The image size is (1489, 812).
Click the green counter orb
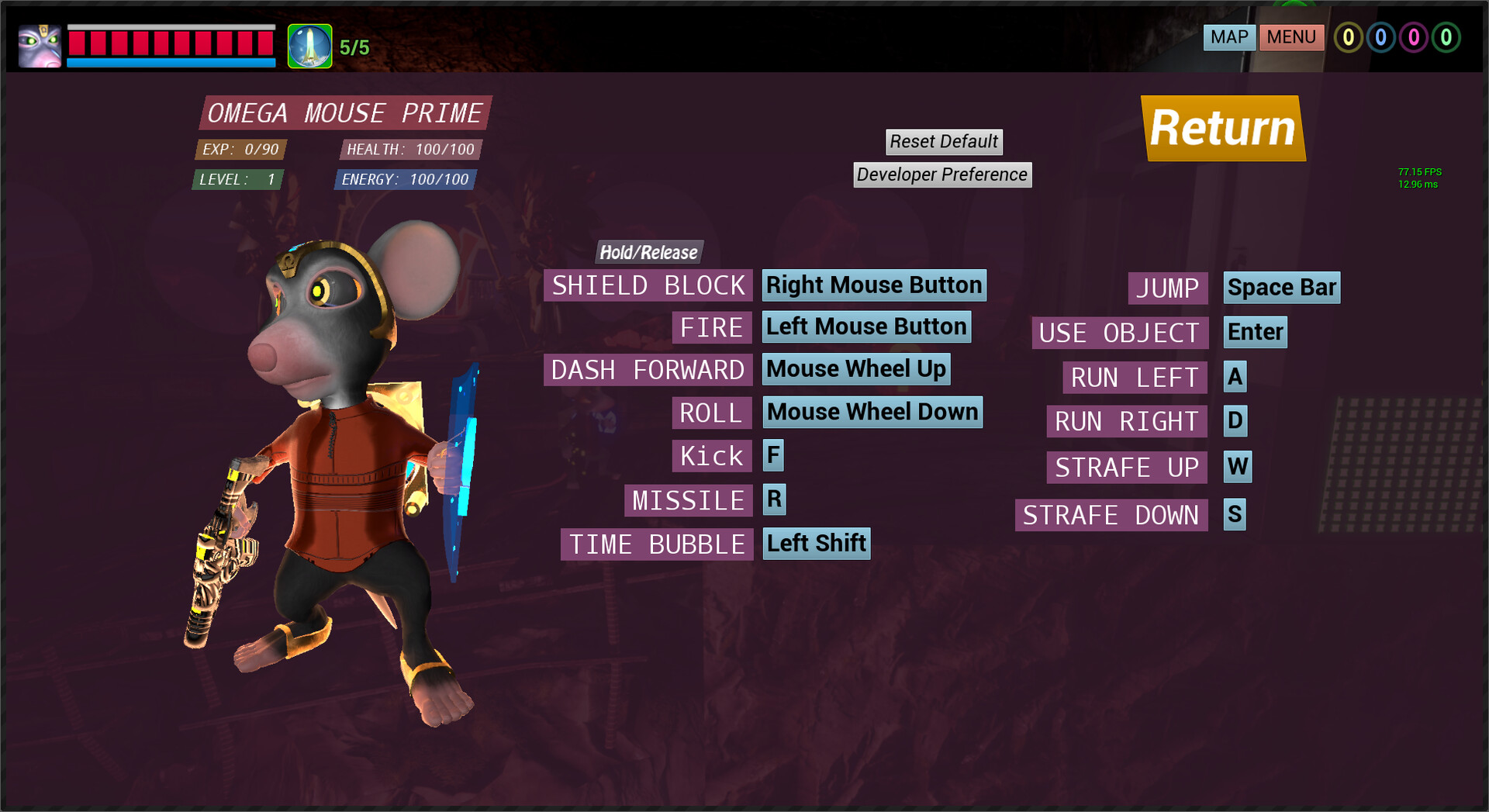coord(1445,37)
